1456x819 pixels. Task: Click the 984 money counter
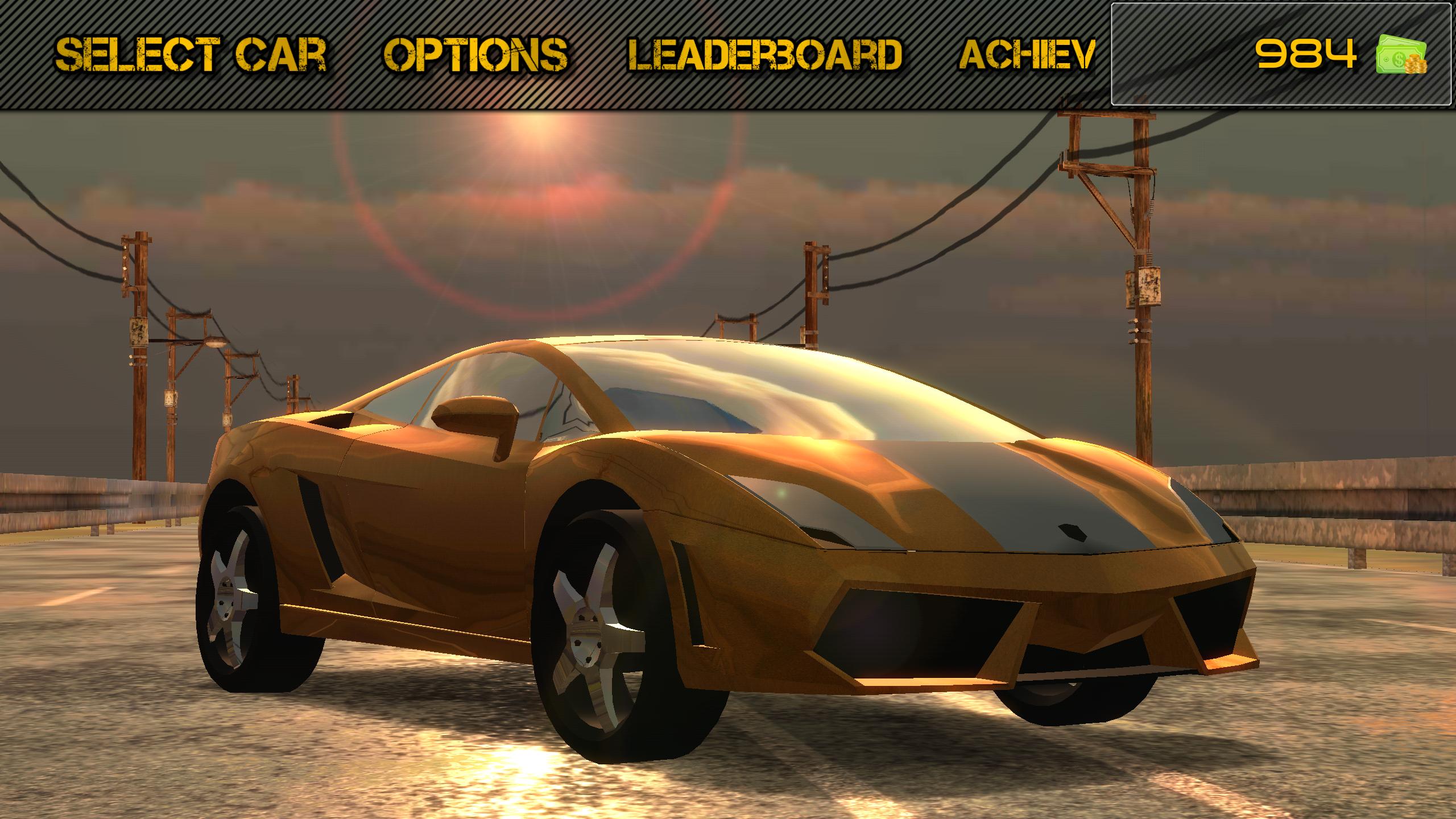click(1305, 53)
